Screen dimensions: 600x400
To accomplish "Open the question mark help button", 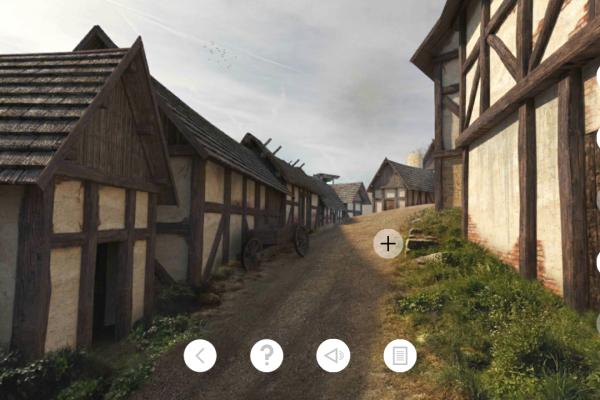I will (x=267, y=355).
